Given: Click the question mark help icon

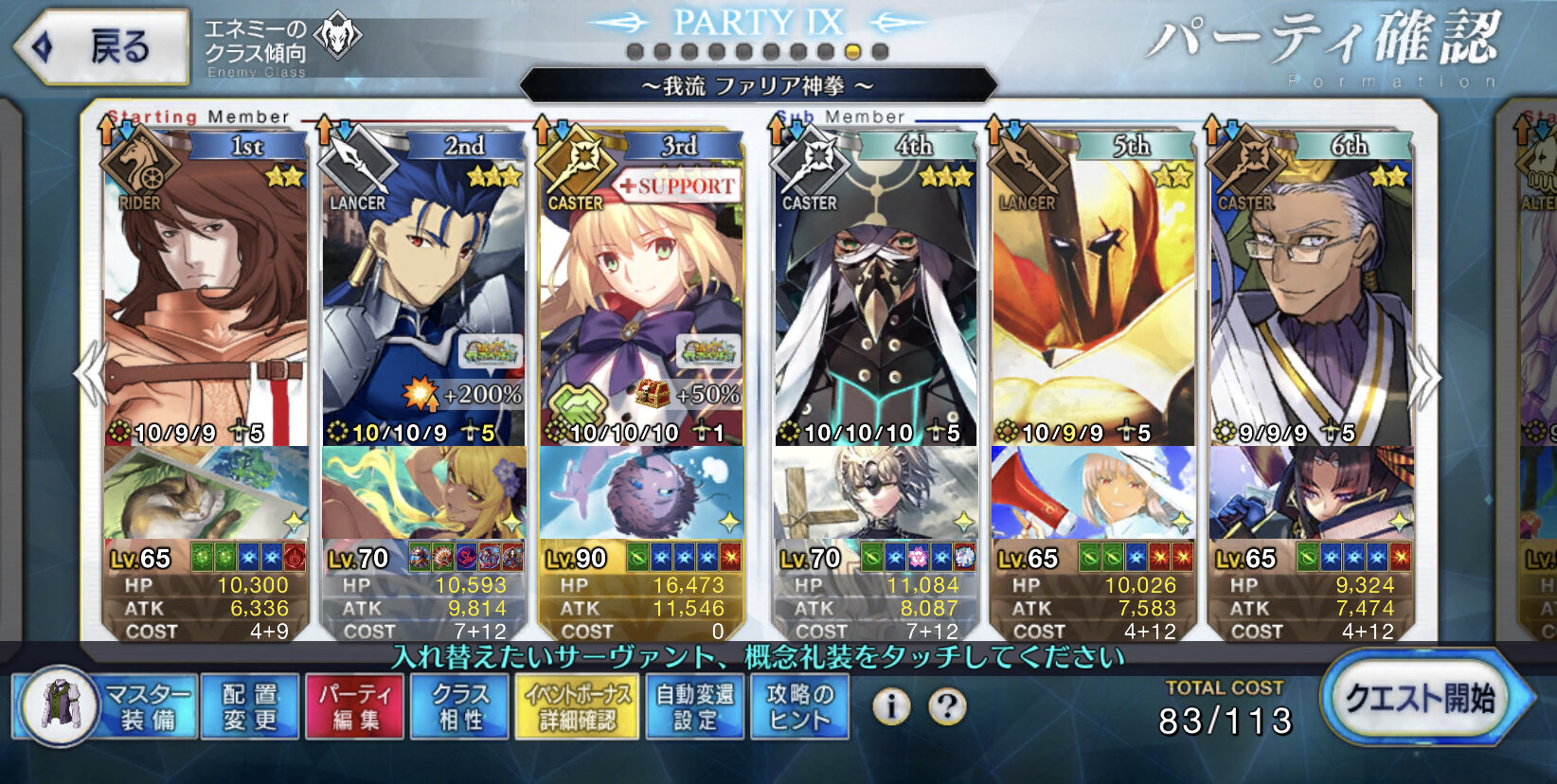Looking at the screenshot, I should click(x=947, y=705).
